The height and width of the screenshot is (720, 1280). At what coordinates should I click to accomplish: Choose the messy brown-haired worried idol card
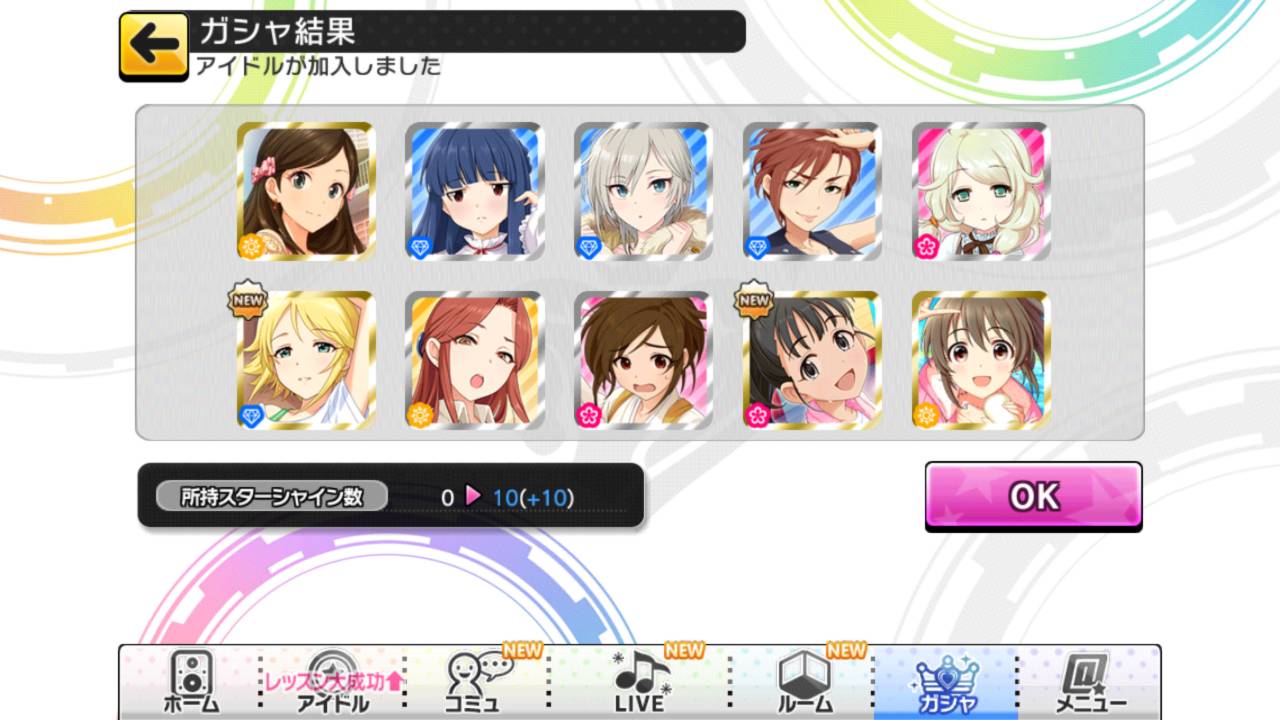click(x=644, y=360)
